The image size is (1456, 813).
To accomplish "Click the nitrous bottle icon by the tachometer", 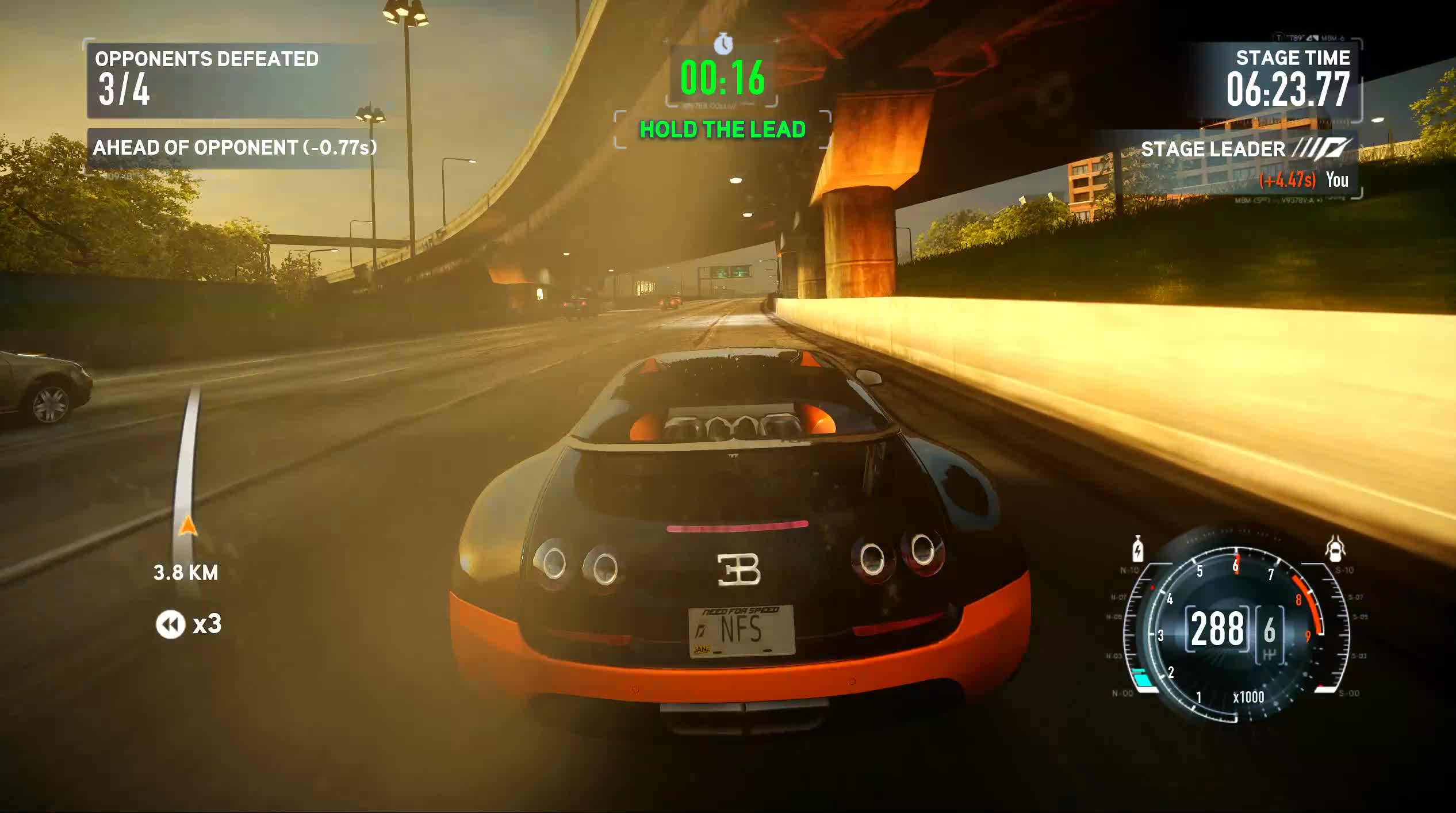I will tap(1137, 549).
